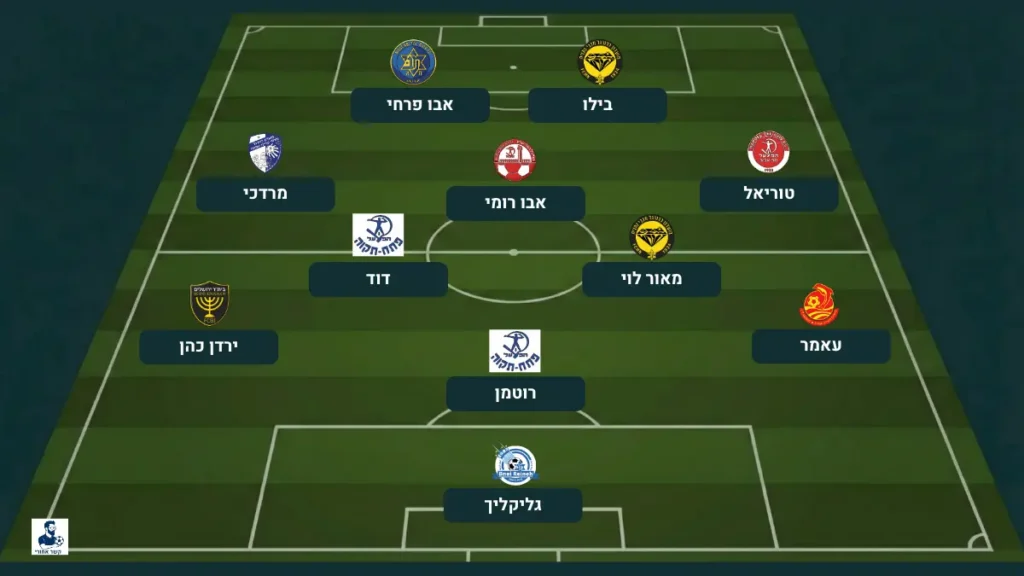Click the Beitar Jerusalem menorah crest
Image resolution: width=1024 pixels, height=576 pixels.
(x=209, y=304)
